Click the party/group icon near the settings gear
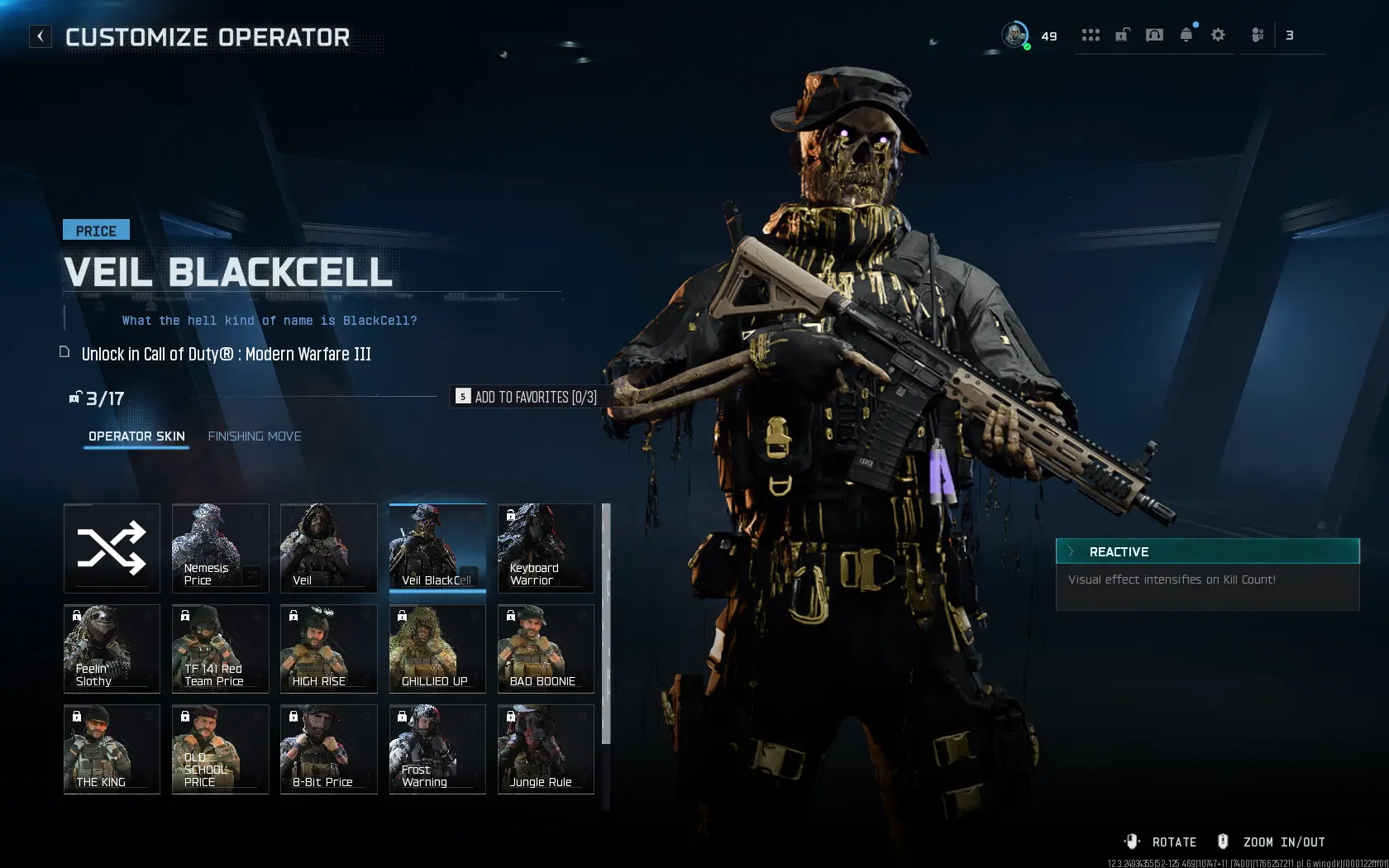1389x868 pixels. coord(1258,36)
